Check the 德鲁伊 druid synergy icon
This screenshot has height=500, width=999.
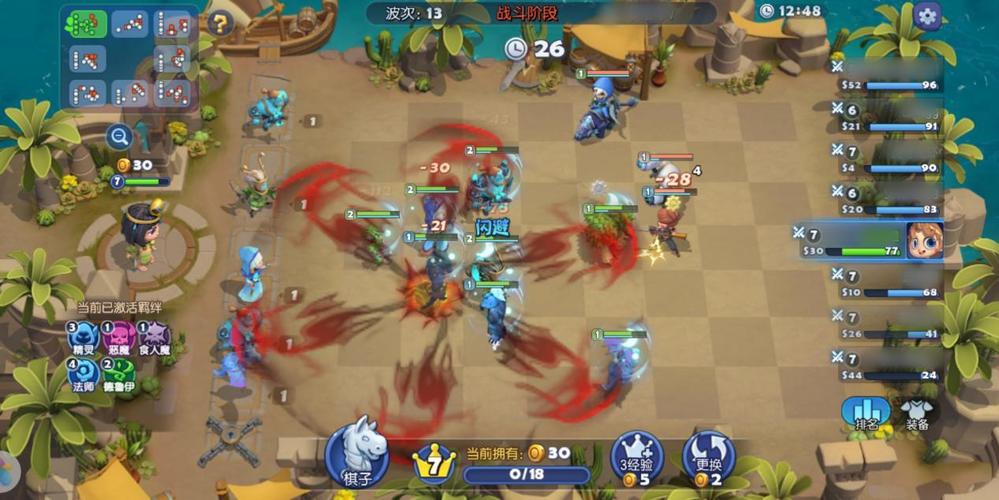tap(120, 374)
